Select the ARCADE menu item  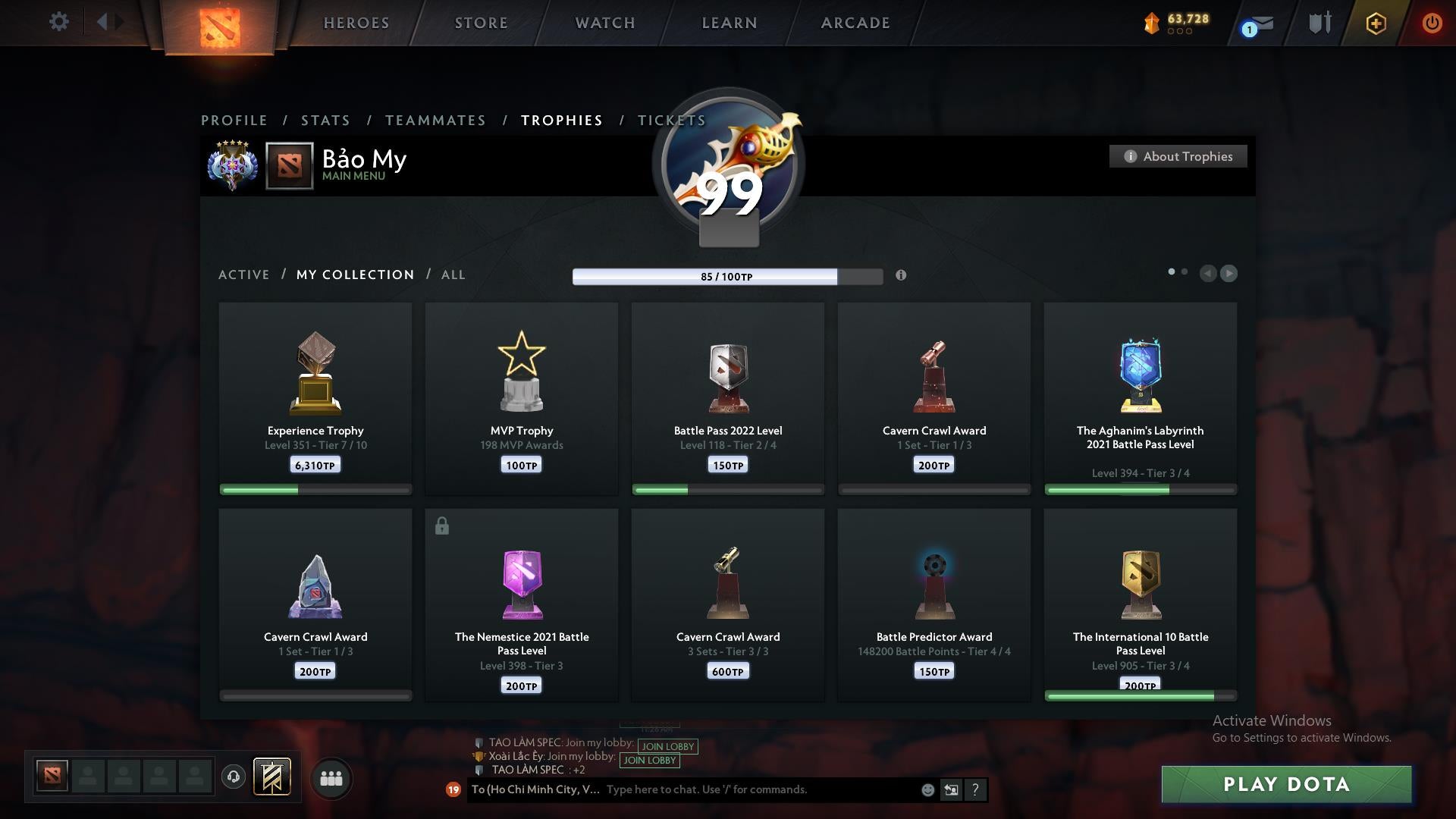pos(855,23)
